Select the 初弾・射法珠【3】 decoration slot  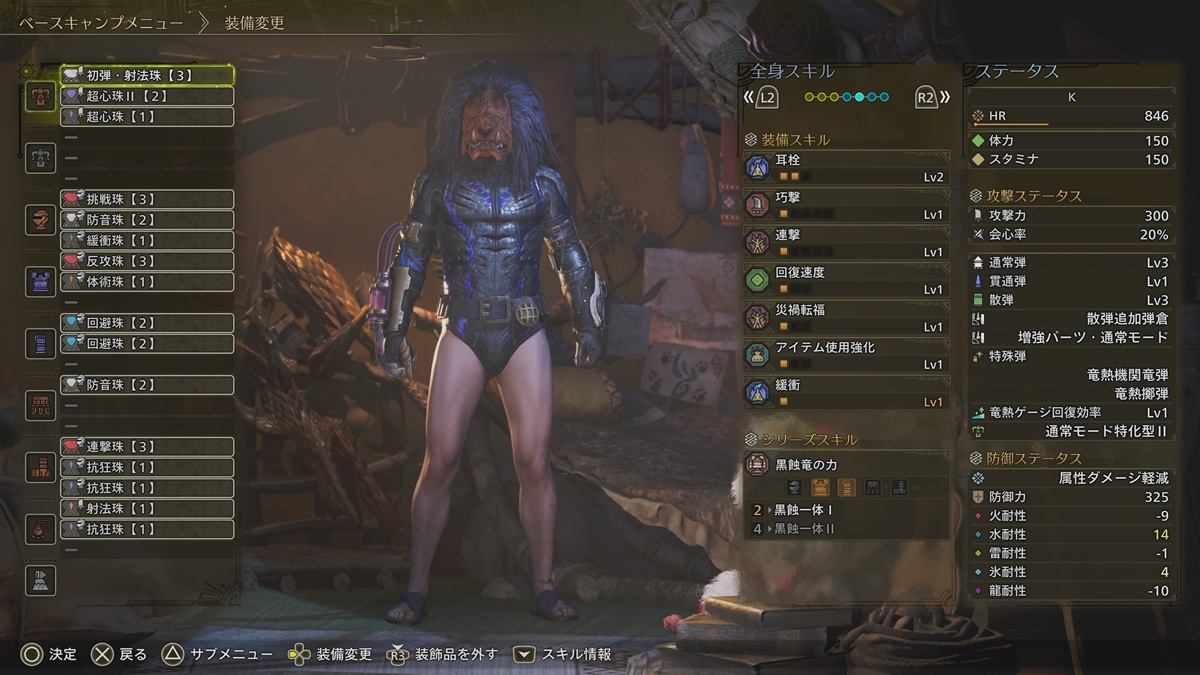(147, 75)
